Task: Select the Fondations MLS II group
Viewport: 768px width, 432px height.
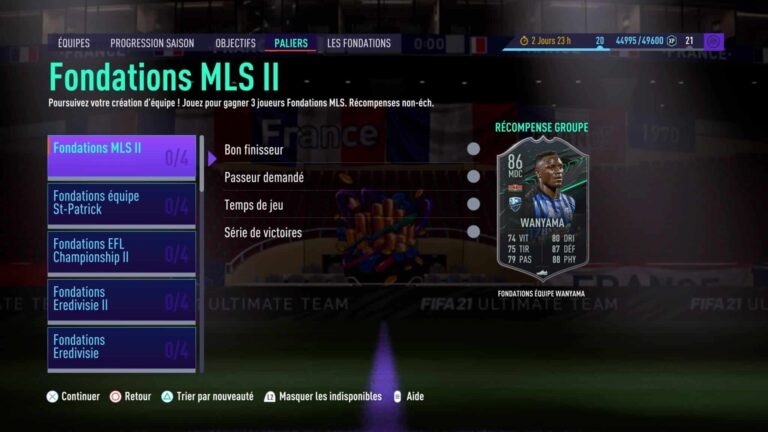Action: [122, 157]
